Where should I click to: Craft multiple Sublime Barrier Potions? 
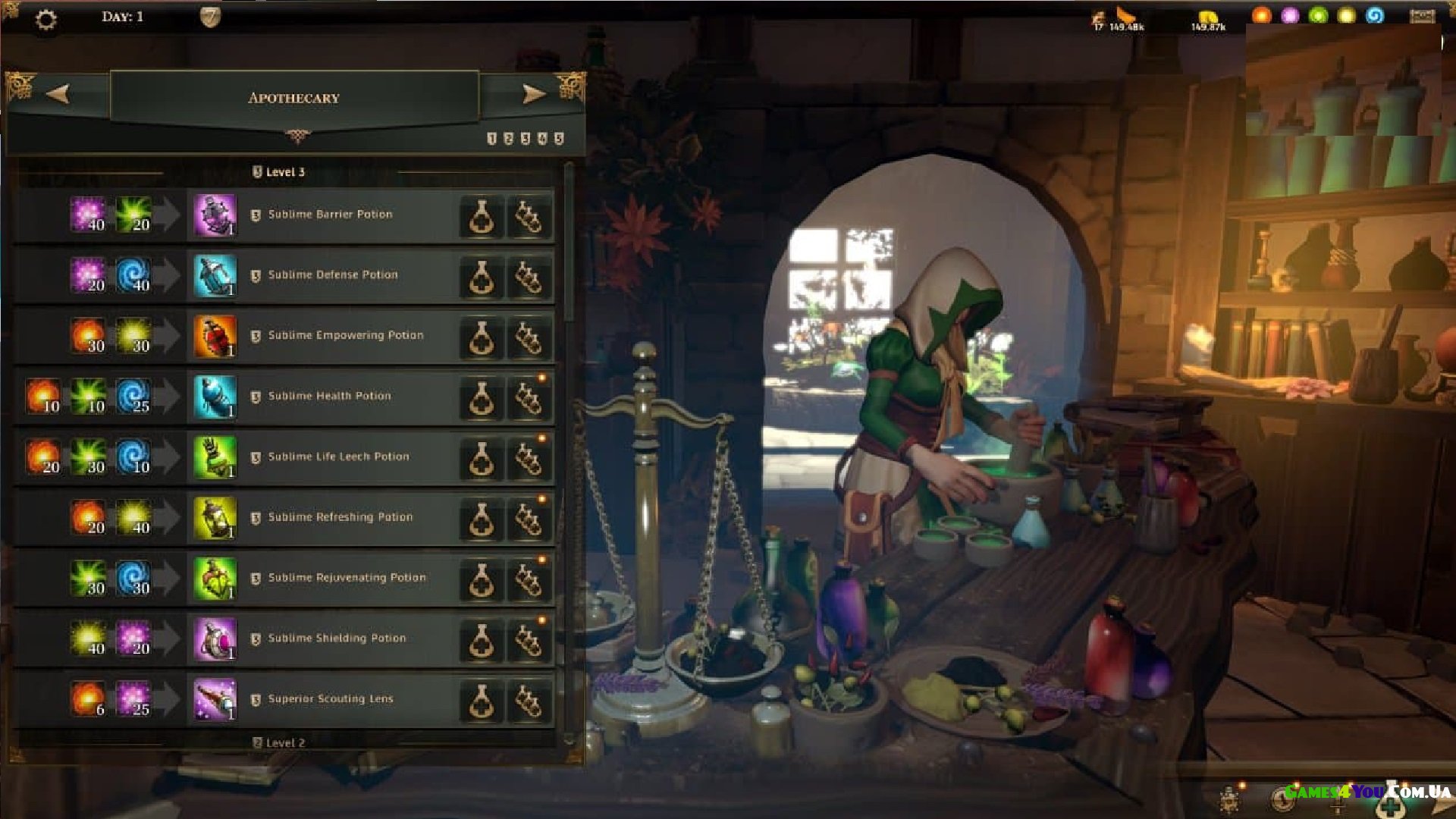pyautogui.click(x=529, y=217)
